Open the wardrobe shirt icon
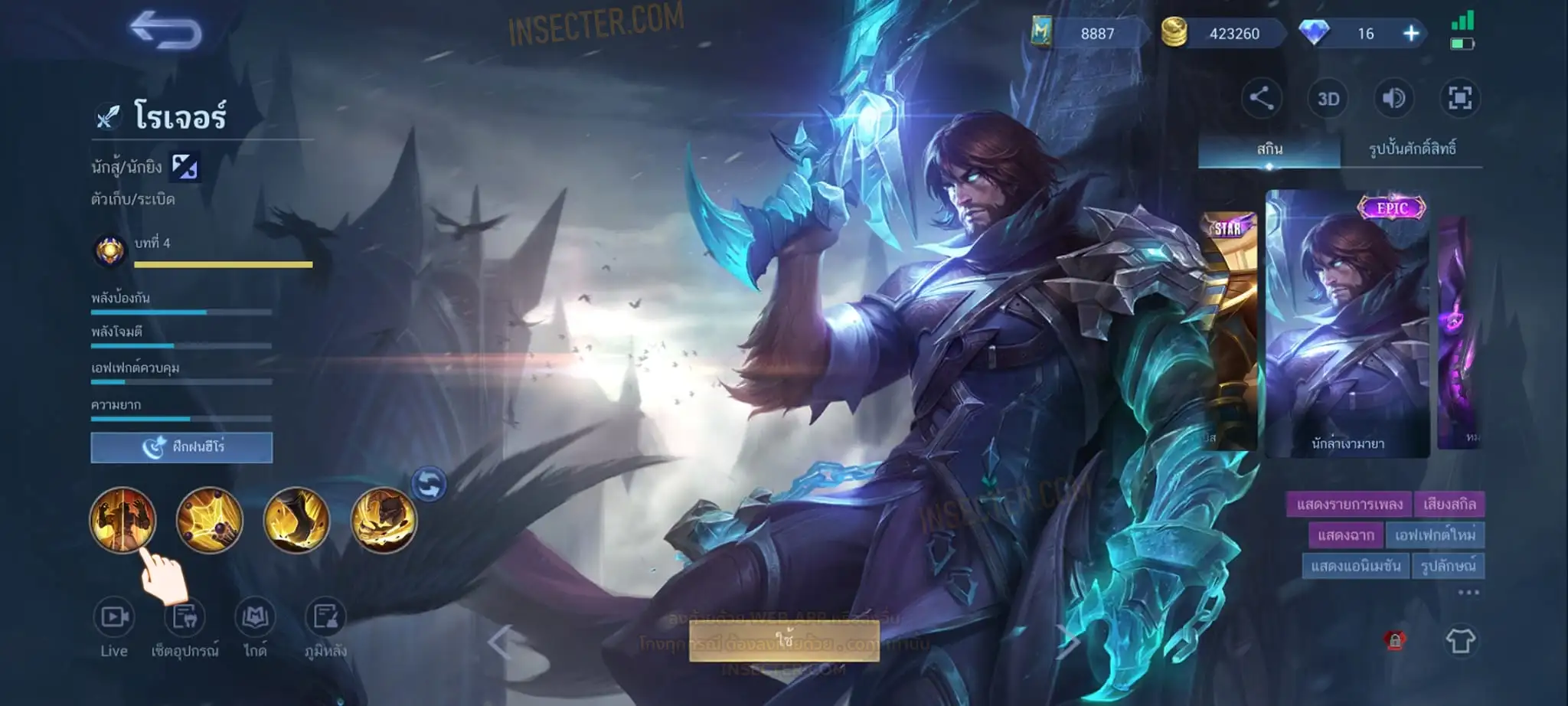Screen dimensions: 1568x706 coord(1460,640)
